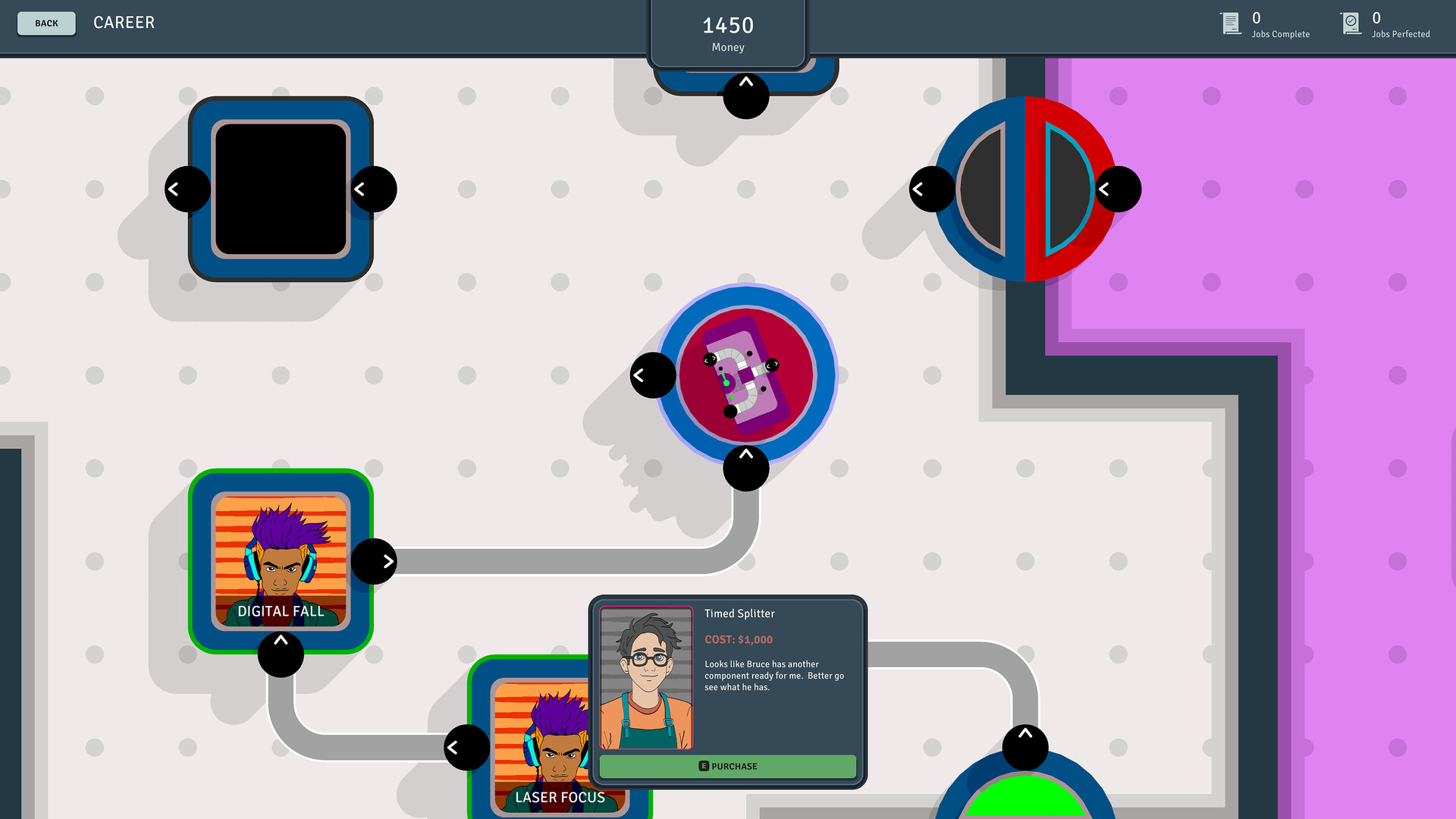Expand the up chevron below the center machine node
The image size is (1456, 819).
[x=745, y=468]
